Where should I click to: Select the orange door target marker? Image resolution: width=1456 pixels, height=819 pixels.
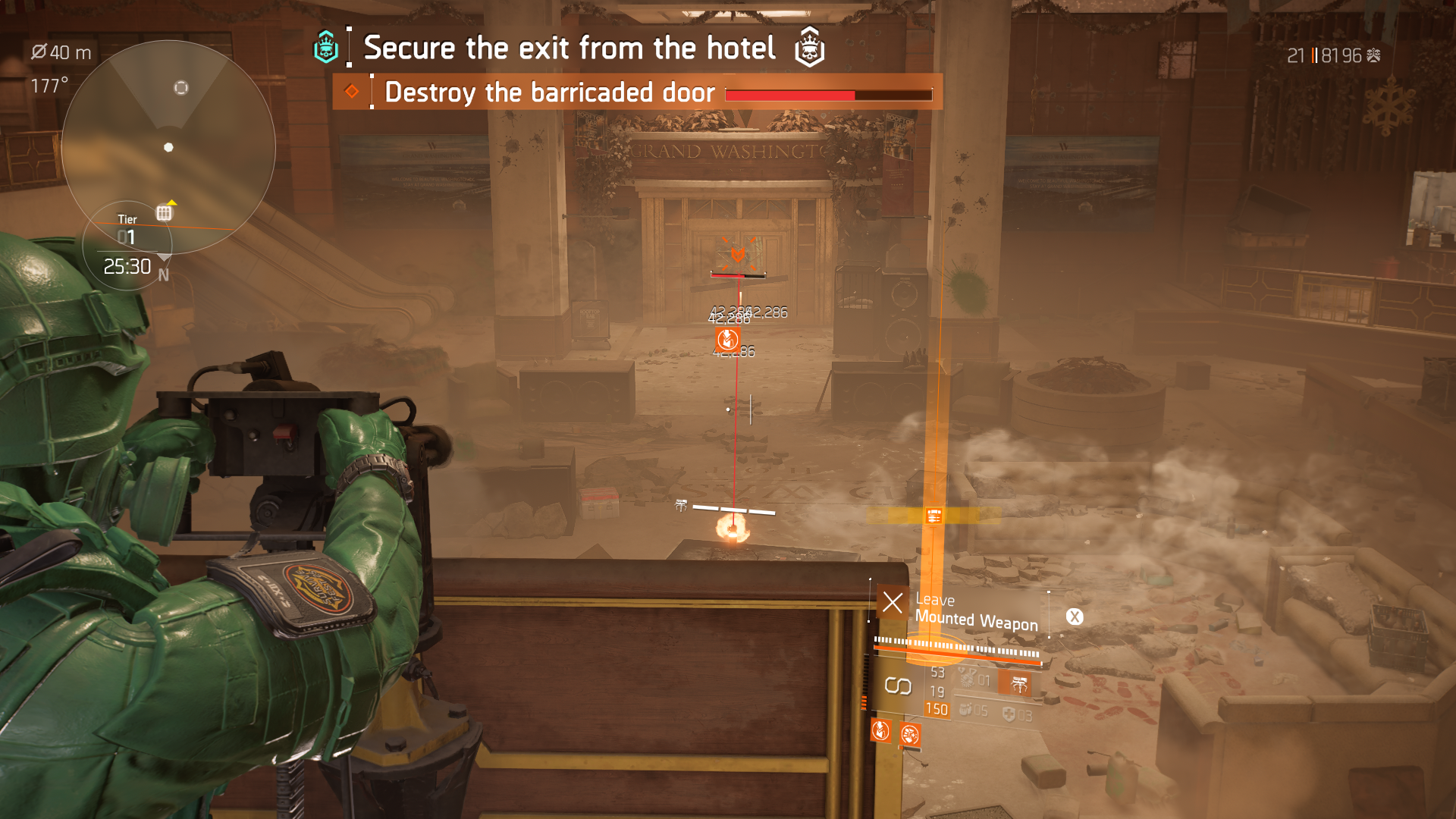[737, 255]
